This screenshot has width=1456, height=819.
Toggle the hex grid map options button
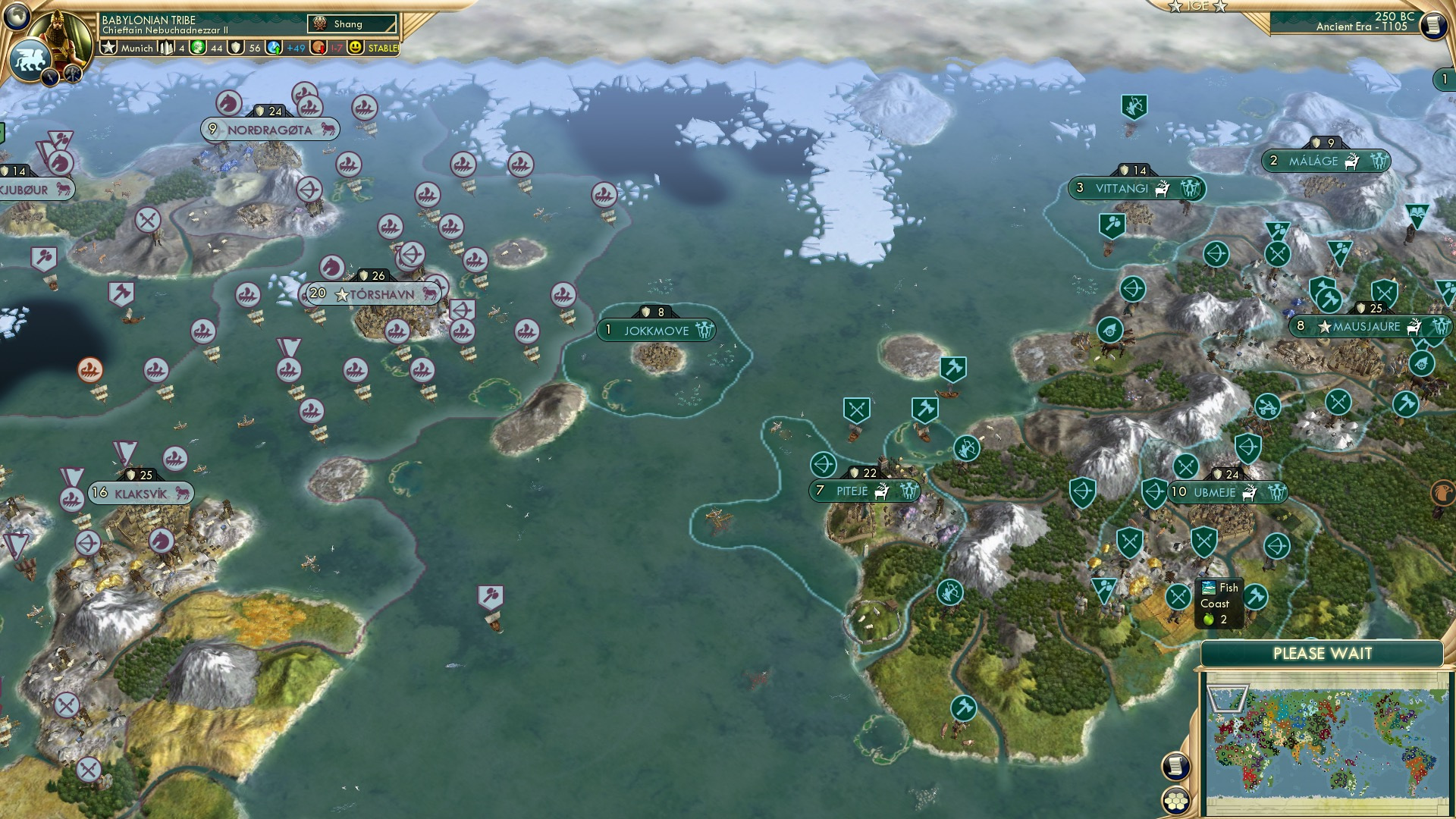tap(1175, 801)
